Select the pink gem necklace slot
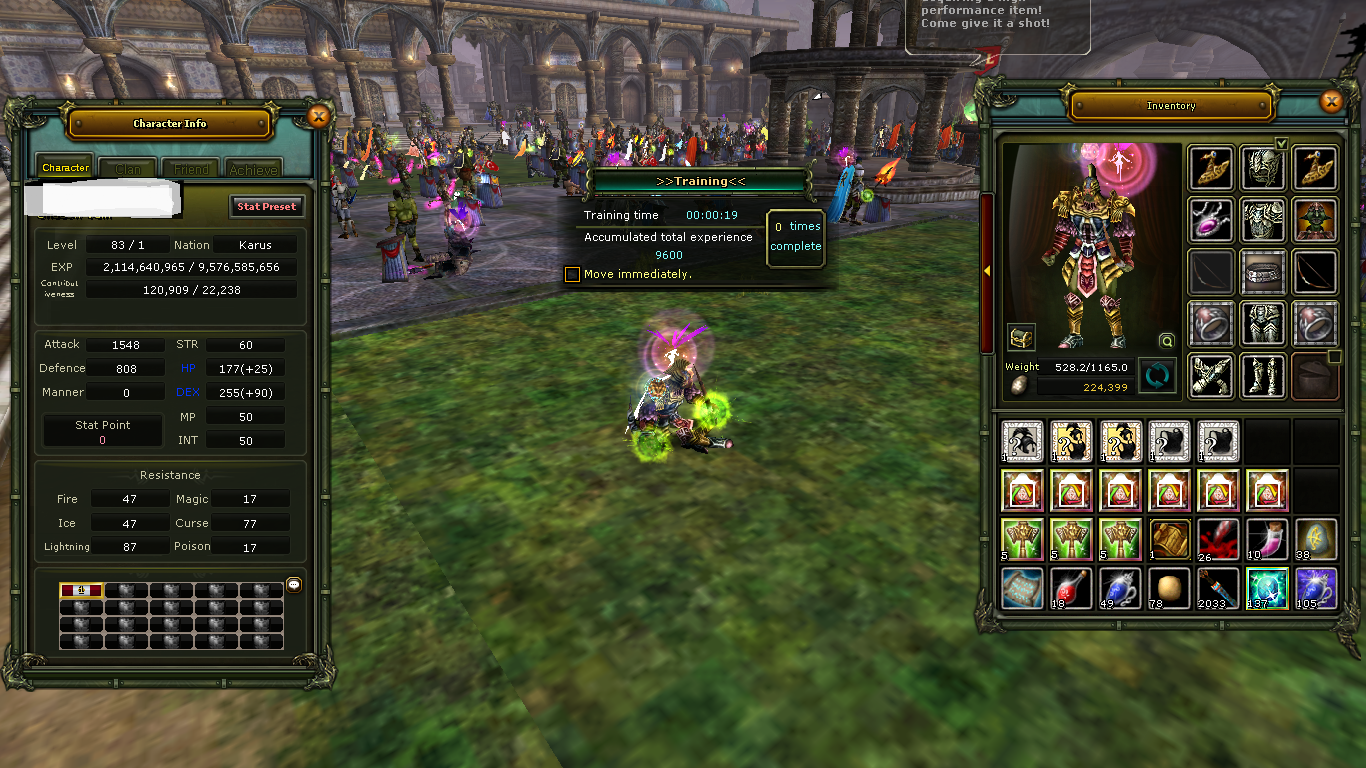Image resolution: width=1366 pixels, height=768 pixels. pos(1211,220)
